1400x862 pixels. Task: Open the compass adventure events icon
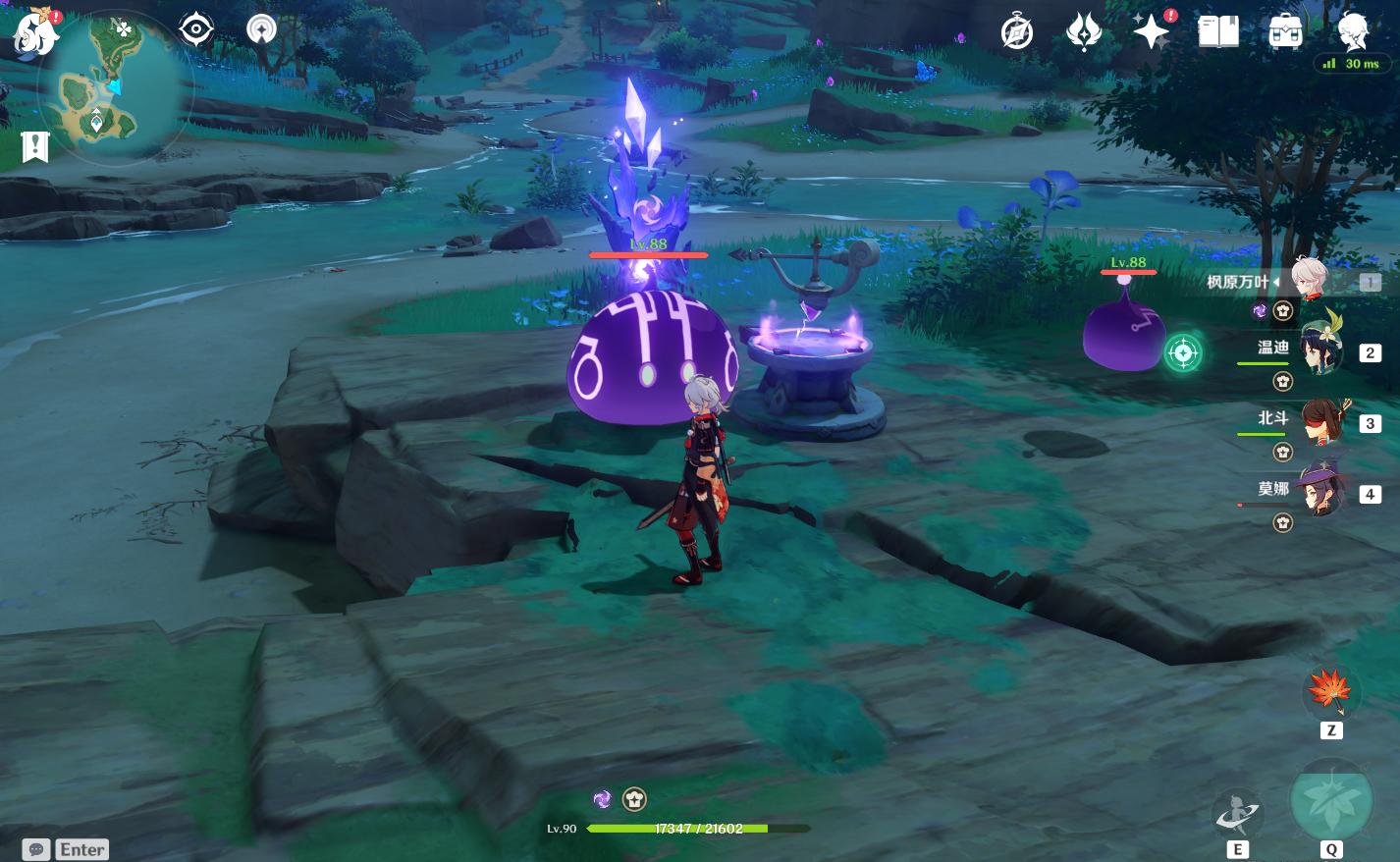[1017, 32]
